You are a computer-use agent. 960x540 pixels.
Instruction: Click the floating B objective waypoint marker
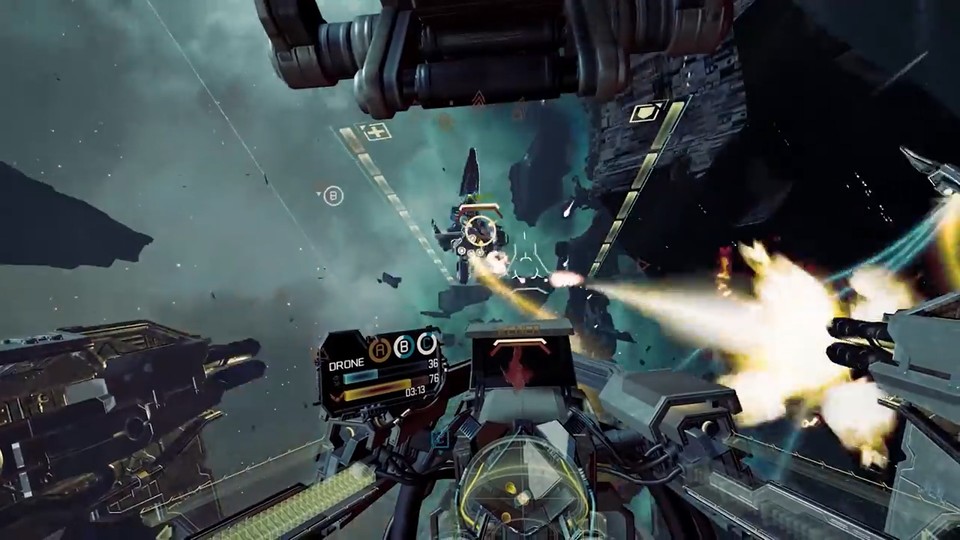point(333,196)
